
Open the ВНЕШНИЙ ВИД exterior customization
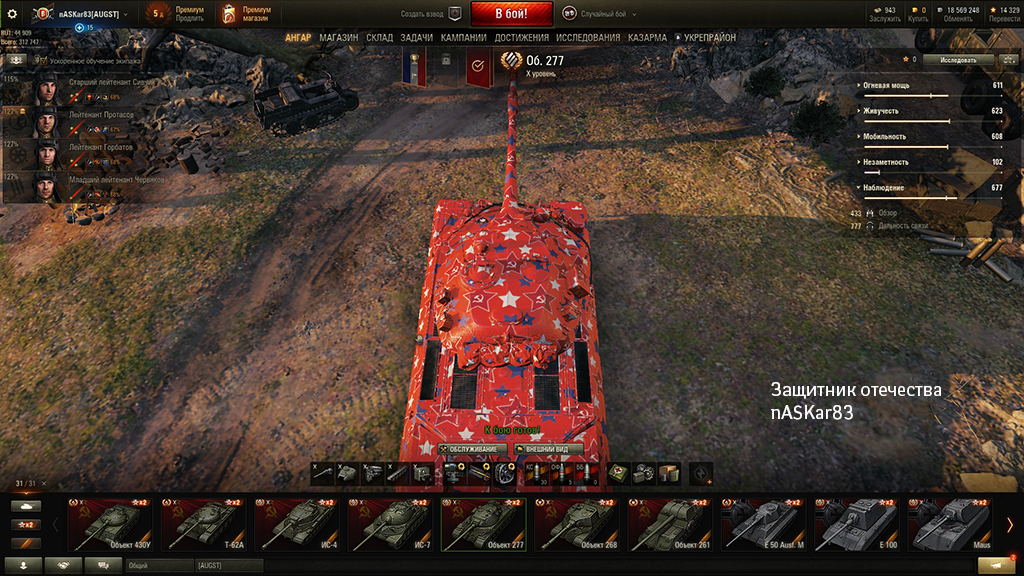548,449
